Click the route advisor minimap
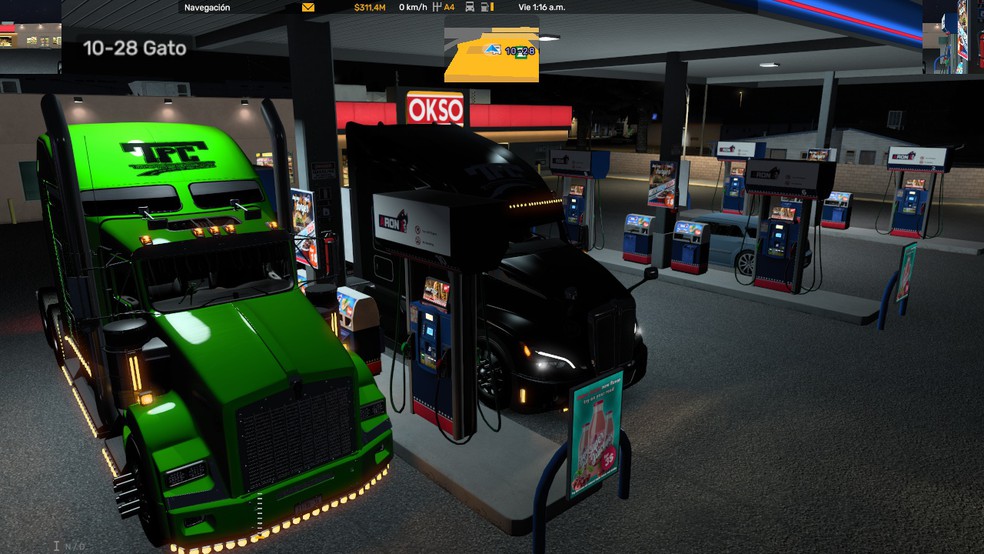984x554 pixels. [x=491, y=49]
